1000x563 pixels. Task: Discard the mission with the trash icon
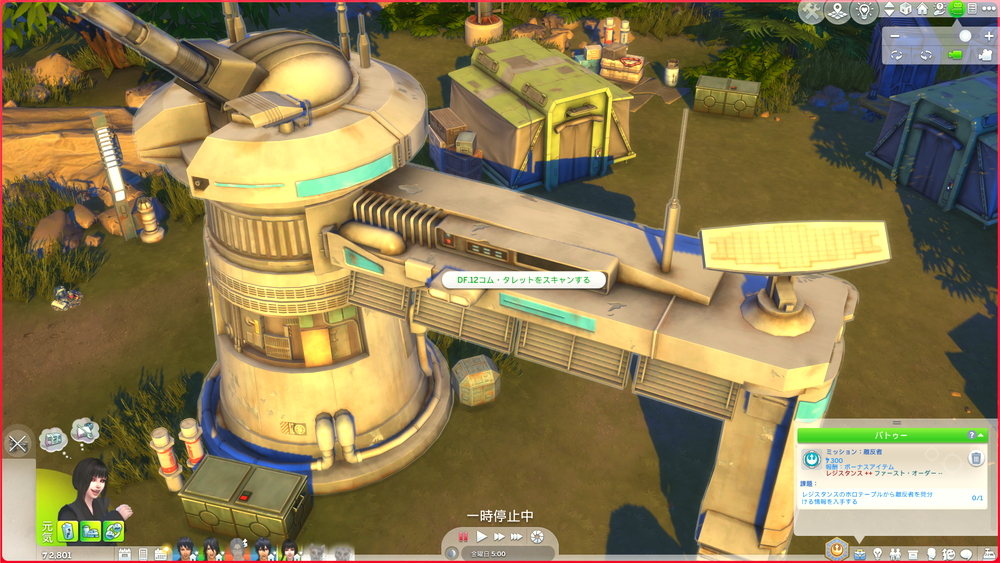[x=976, y=459]
